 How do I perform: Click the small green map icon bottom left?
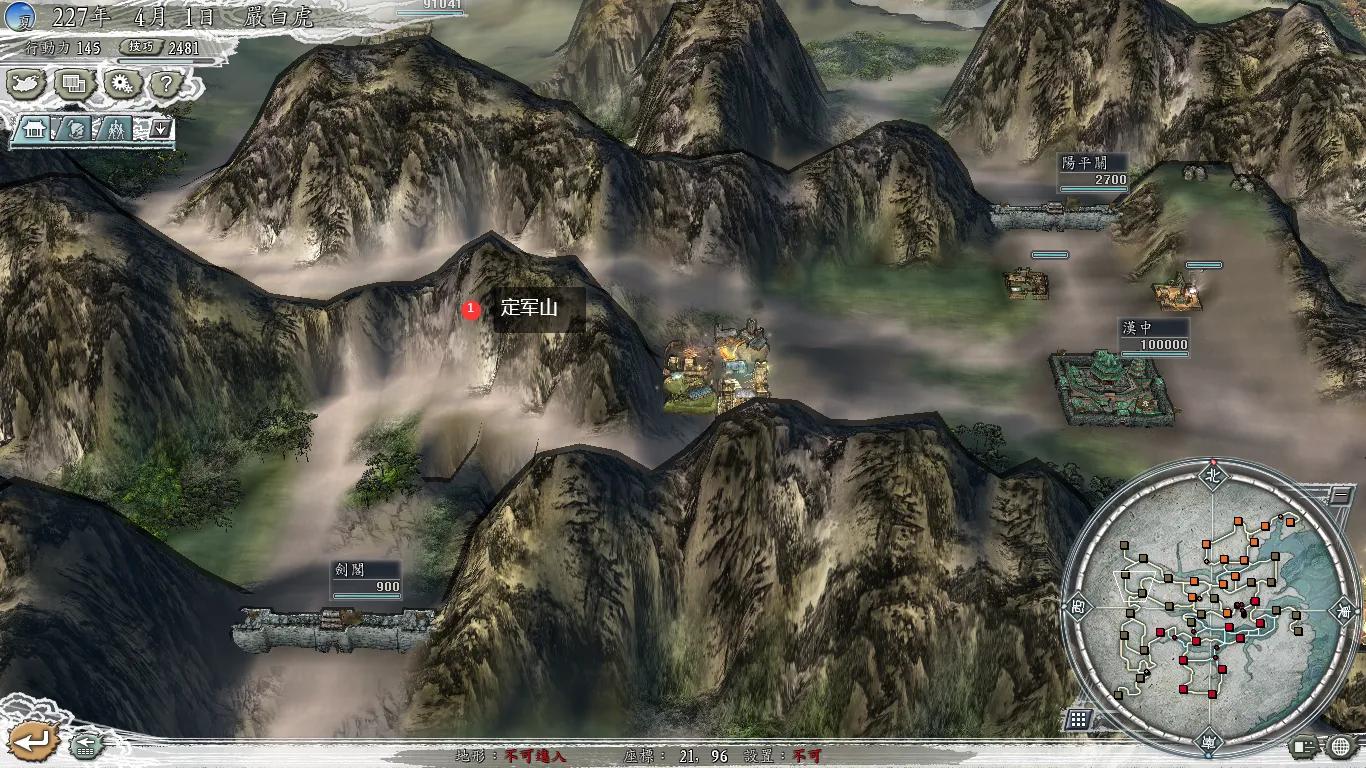tap(85, 748)
